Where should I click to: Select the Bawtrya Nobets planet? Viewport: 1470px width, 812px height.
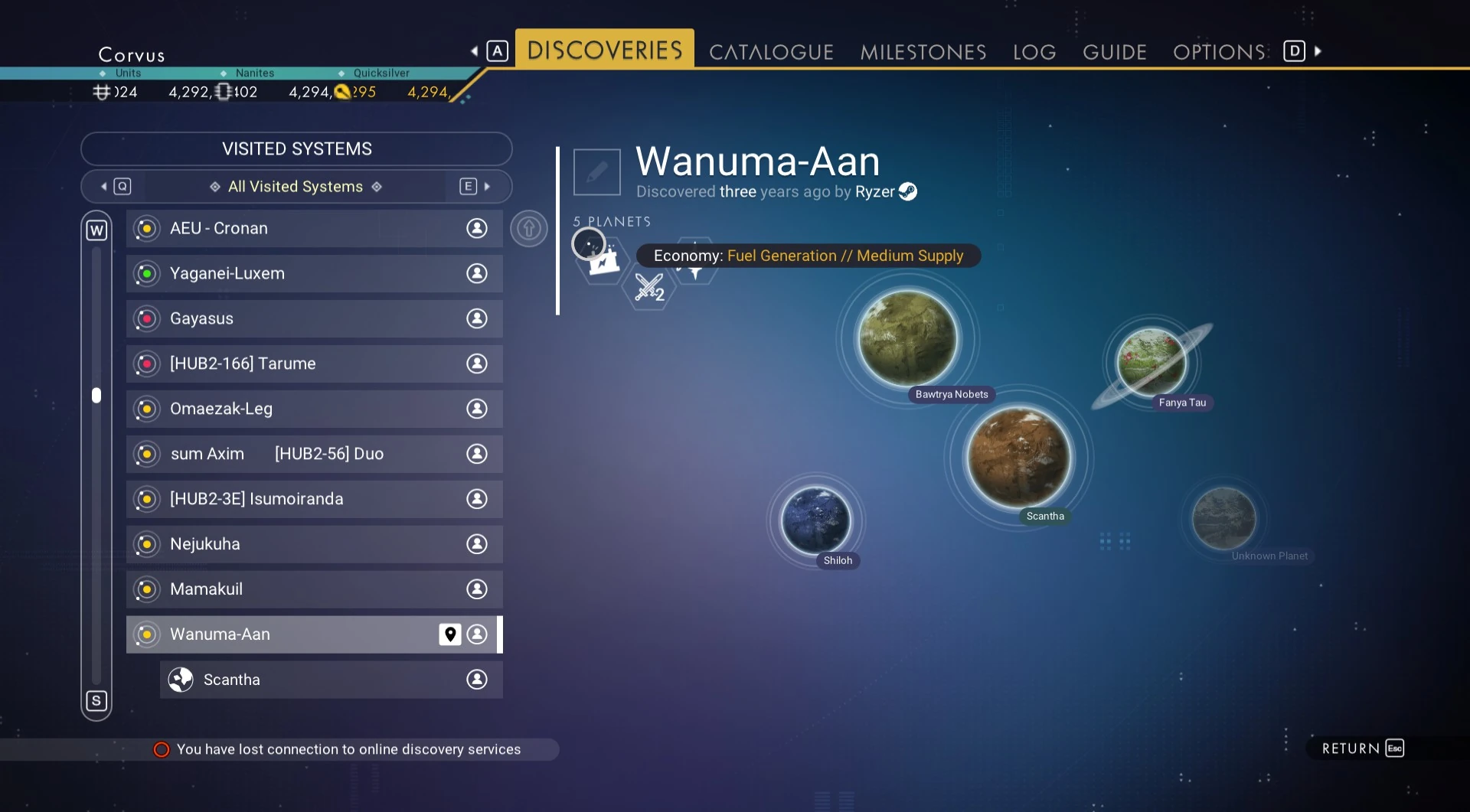[x=907, y=338]
